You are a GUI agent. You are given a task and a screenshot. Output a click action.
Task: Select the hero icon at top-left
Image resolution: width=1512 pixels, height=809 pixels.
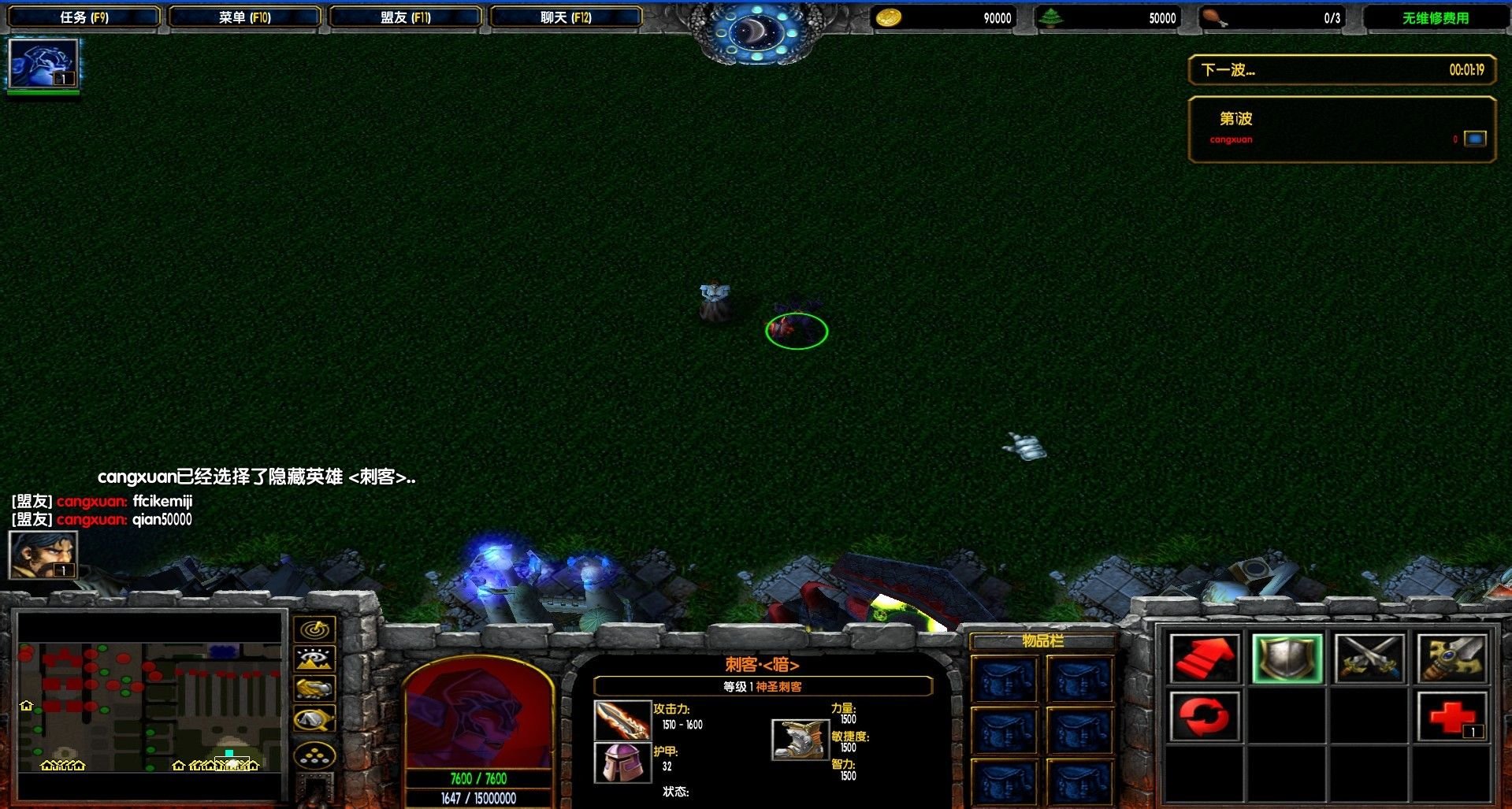pos(43,63)
